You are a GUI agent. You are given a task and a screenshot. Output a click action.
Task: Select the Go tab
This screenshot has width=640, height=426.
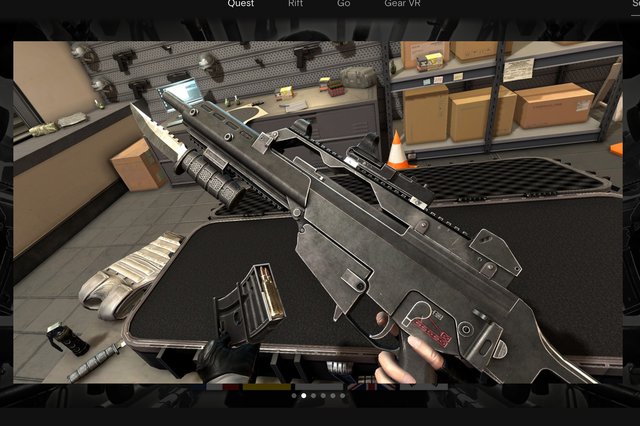pyautogui.click(x=344, y=4)
